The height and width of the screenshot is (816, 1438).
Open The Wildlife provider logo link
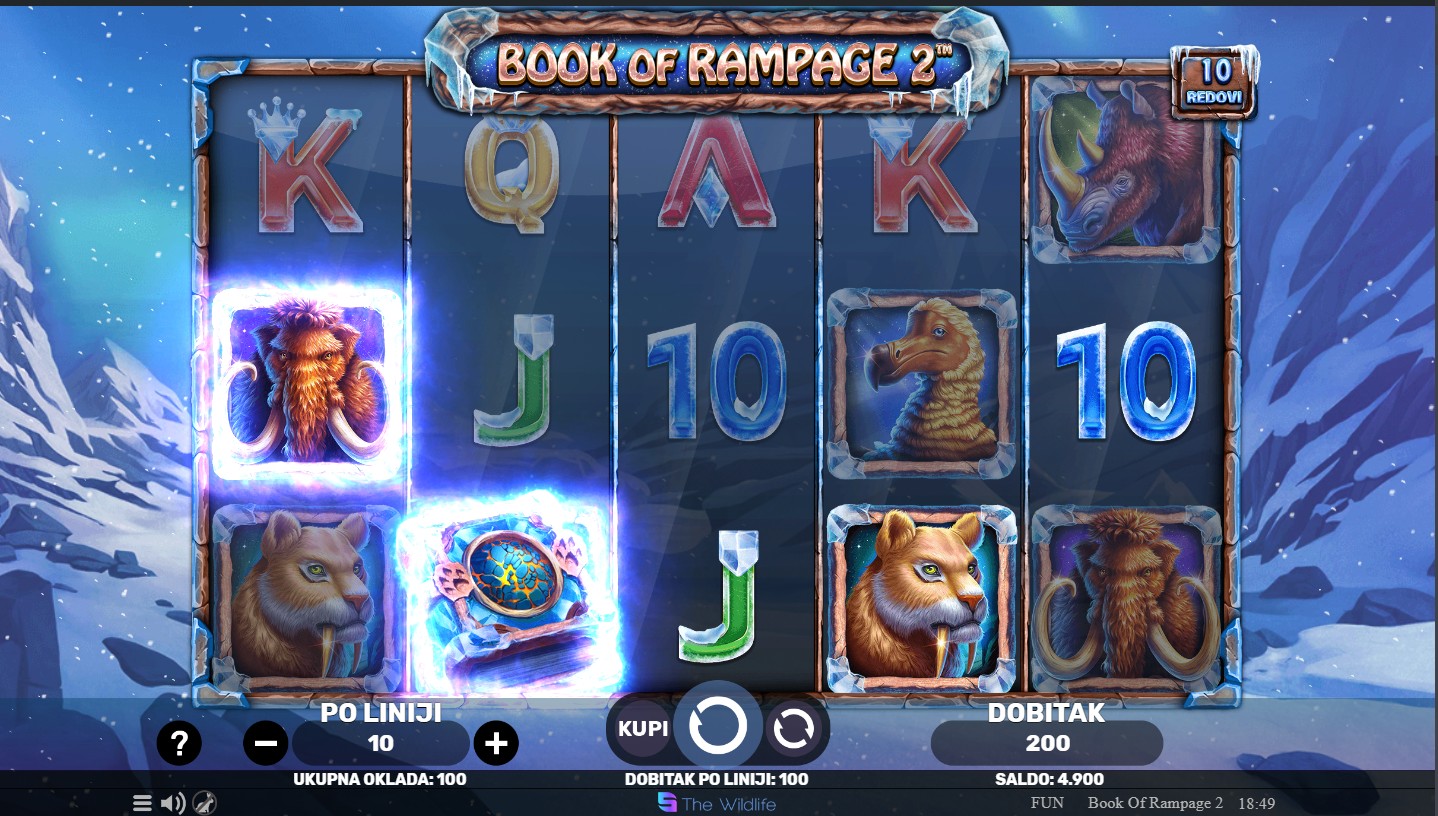[x=716, y=803]
